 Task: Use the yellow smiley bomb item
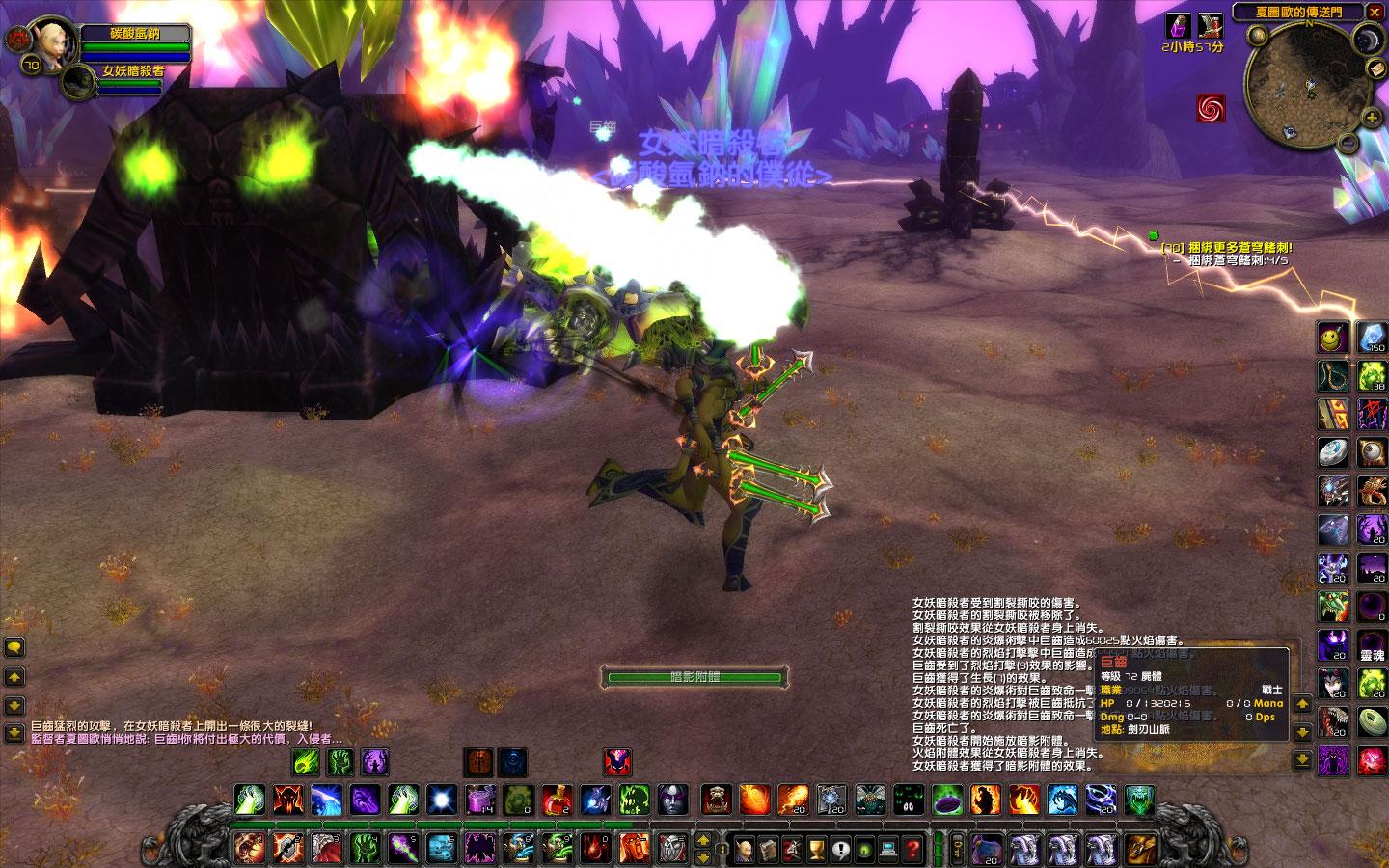point(1333,338)
